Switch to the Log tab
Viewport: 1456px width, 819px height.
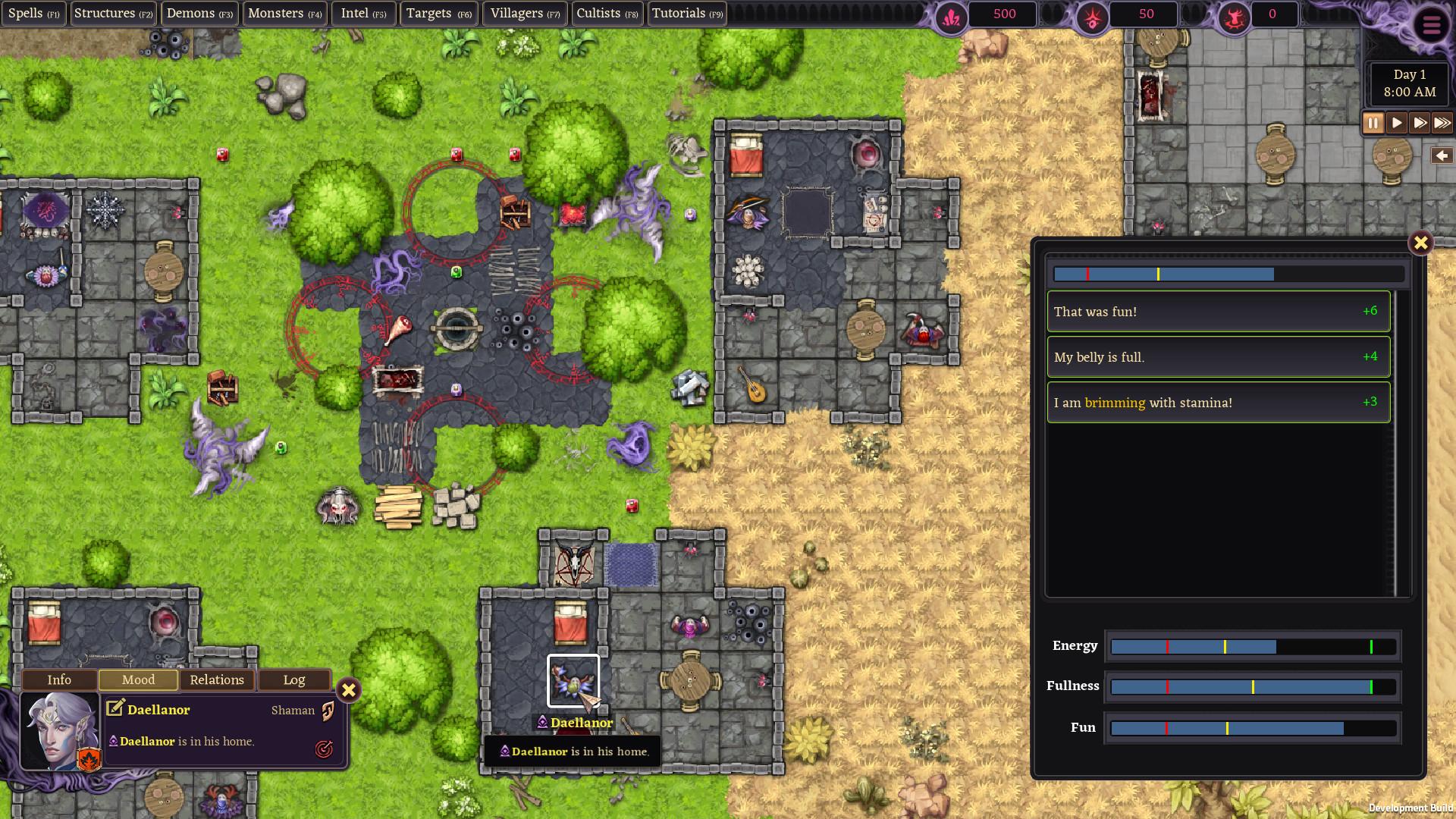tap(294, 679)
